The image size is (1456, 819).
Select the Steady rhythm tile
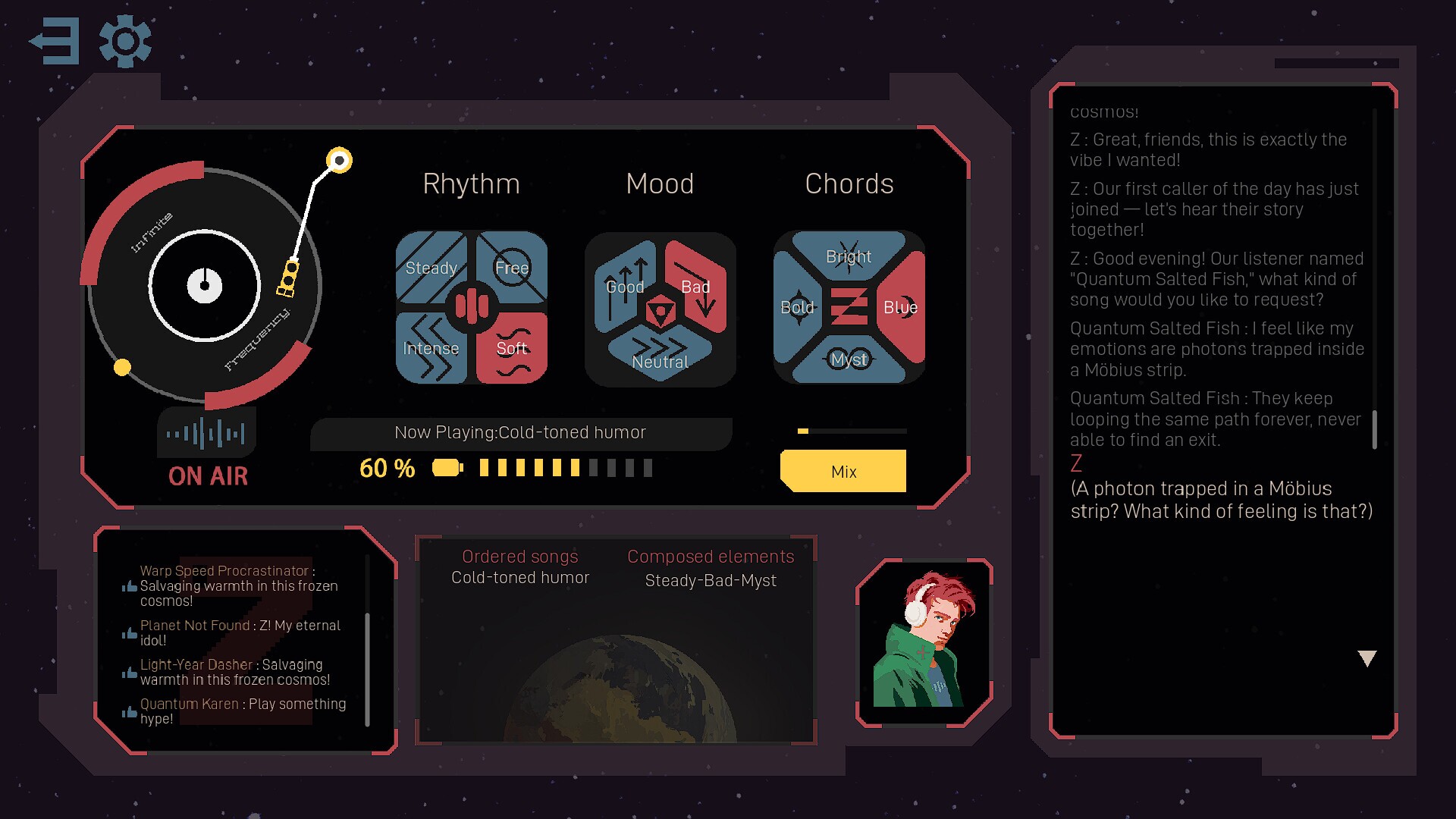(x=430, y=268)
